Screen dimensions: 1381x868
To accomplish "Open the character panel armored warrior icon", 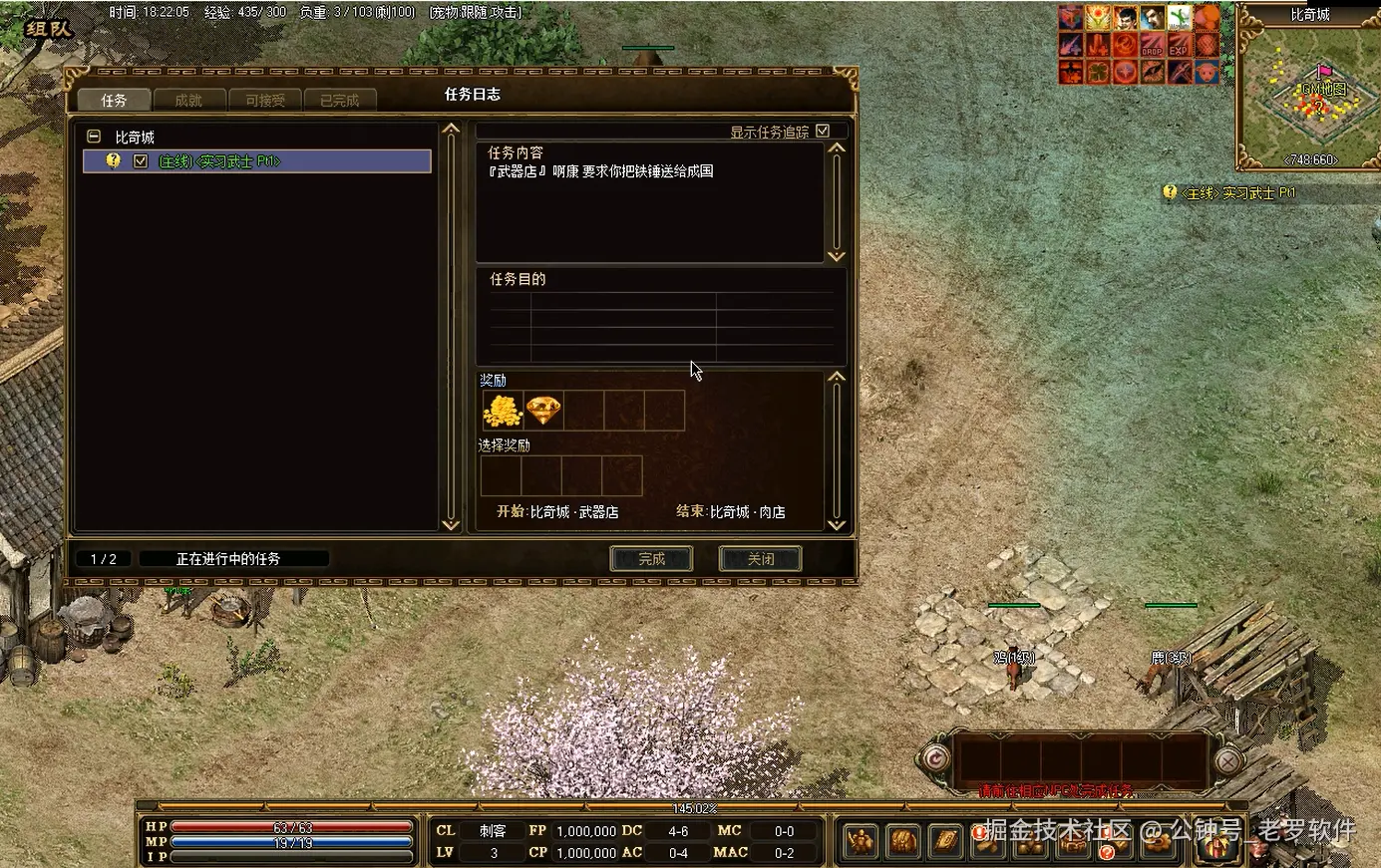I will click(862, 842).
